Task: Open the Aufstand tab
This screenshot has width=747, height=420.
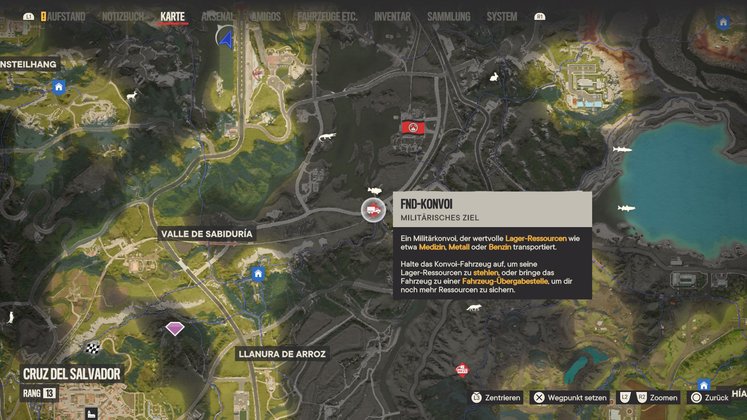Action: (62, 17)
